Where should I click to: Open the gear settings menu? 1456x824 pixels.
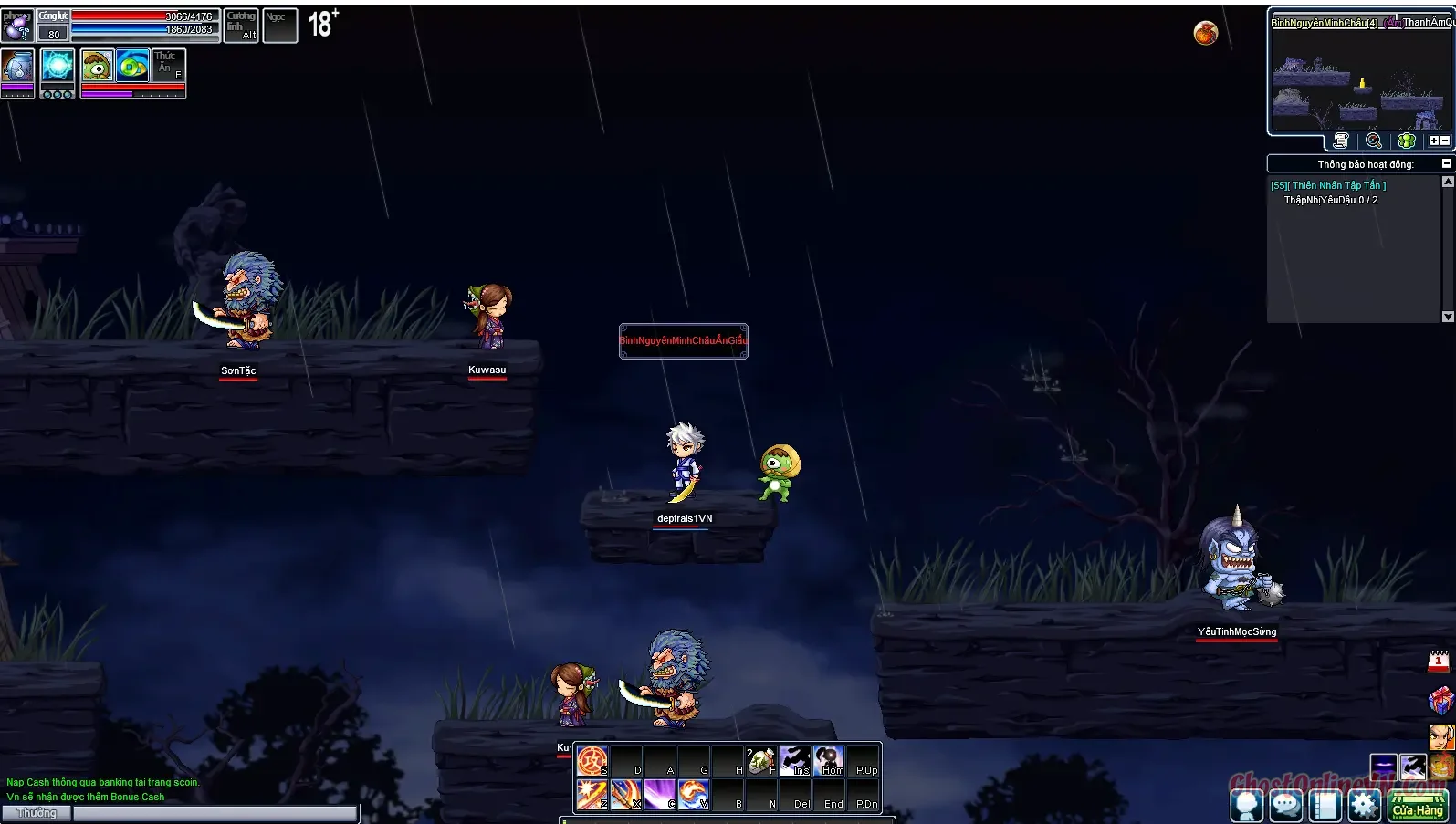click(1364, 806)
